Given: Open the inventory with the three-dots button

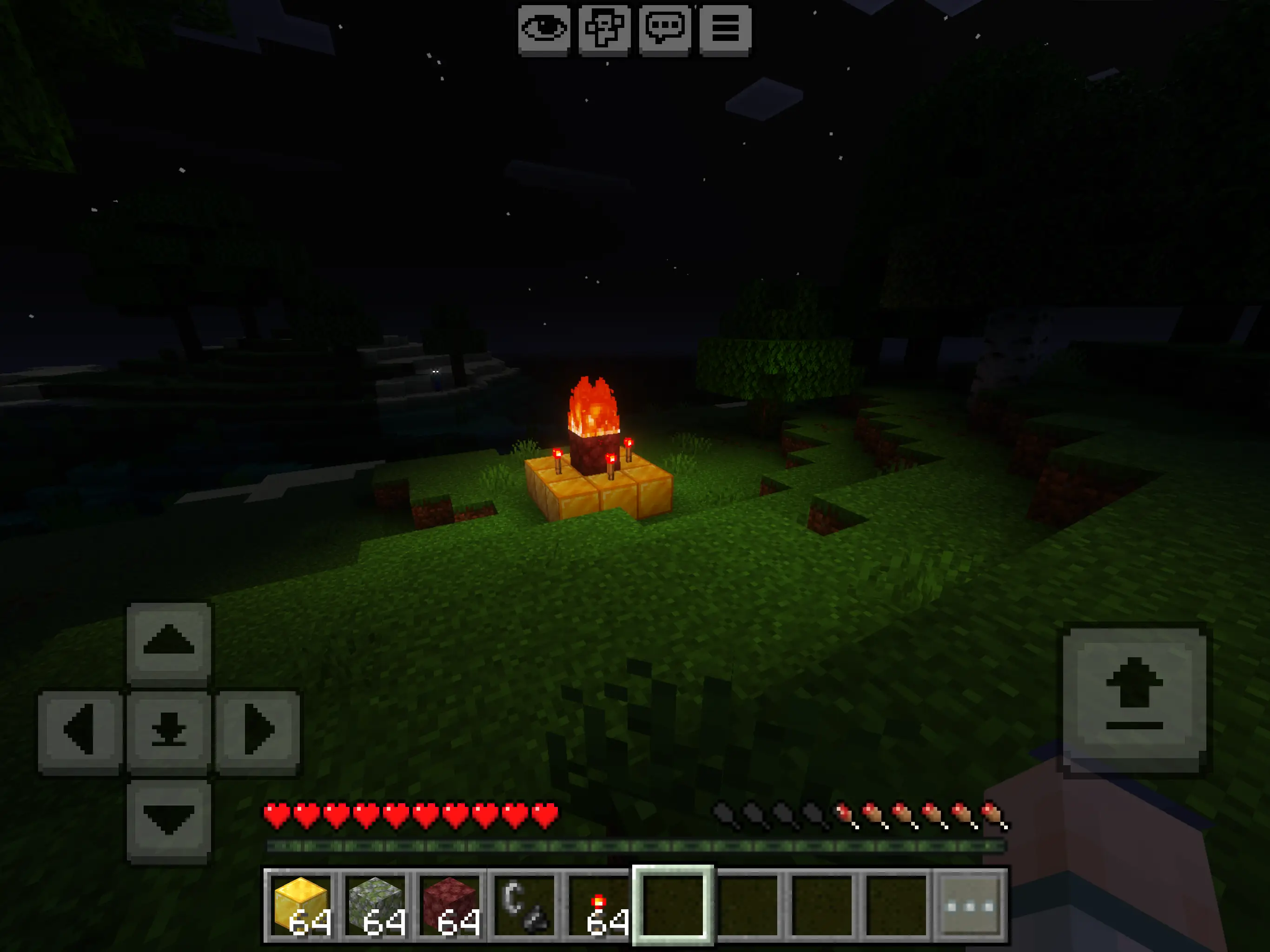Looking at the screenshot, I should pyautogui.click(x=970, y=906).
